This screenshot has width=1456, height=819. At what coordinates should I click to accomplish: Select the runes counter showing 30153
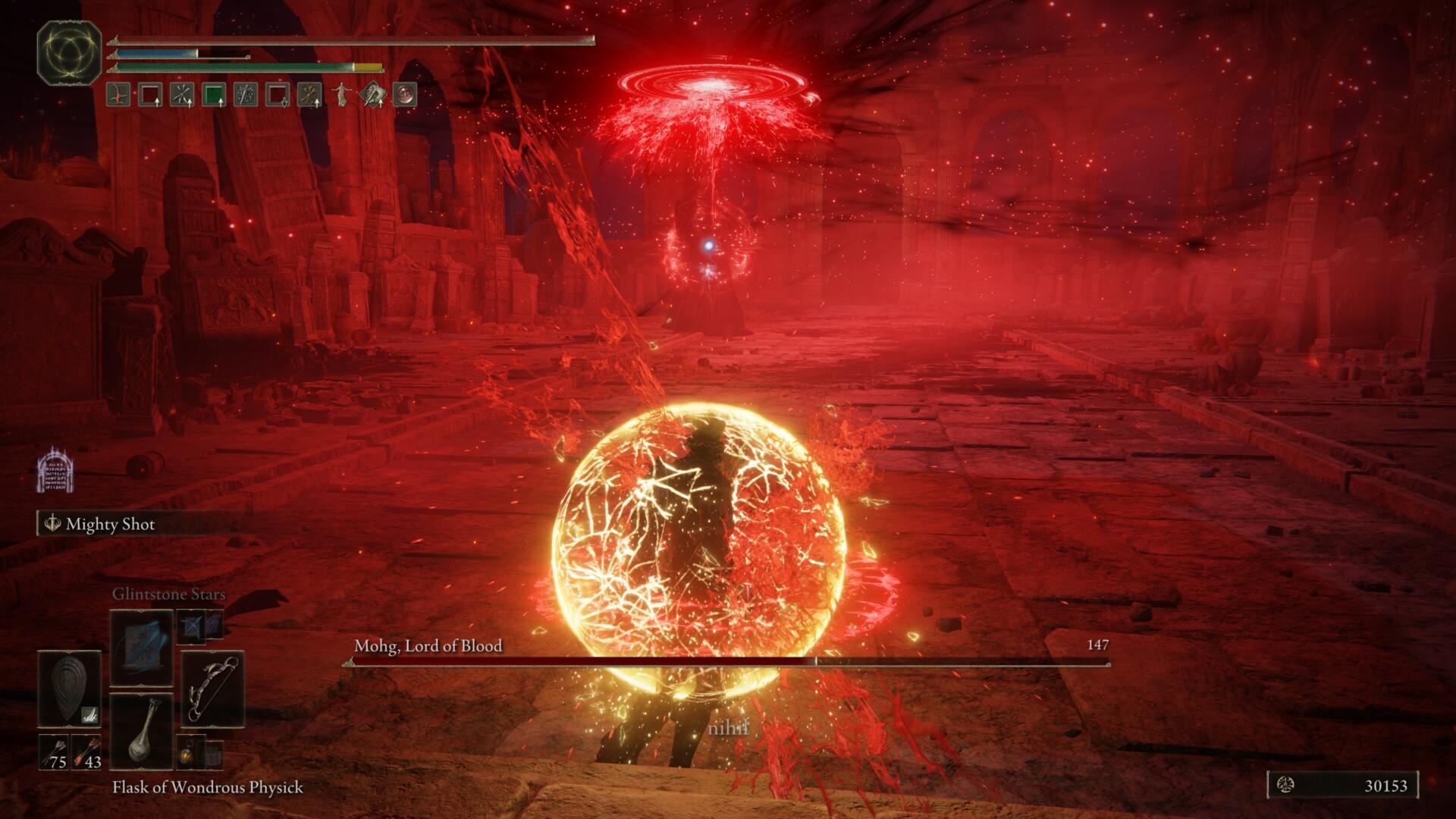click(x=1342, y=786)
